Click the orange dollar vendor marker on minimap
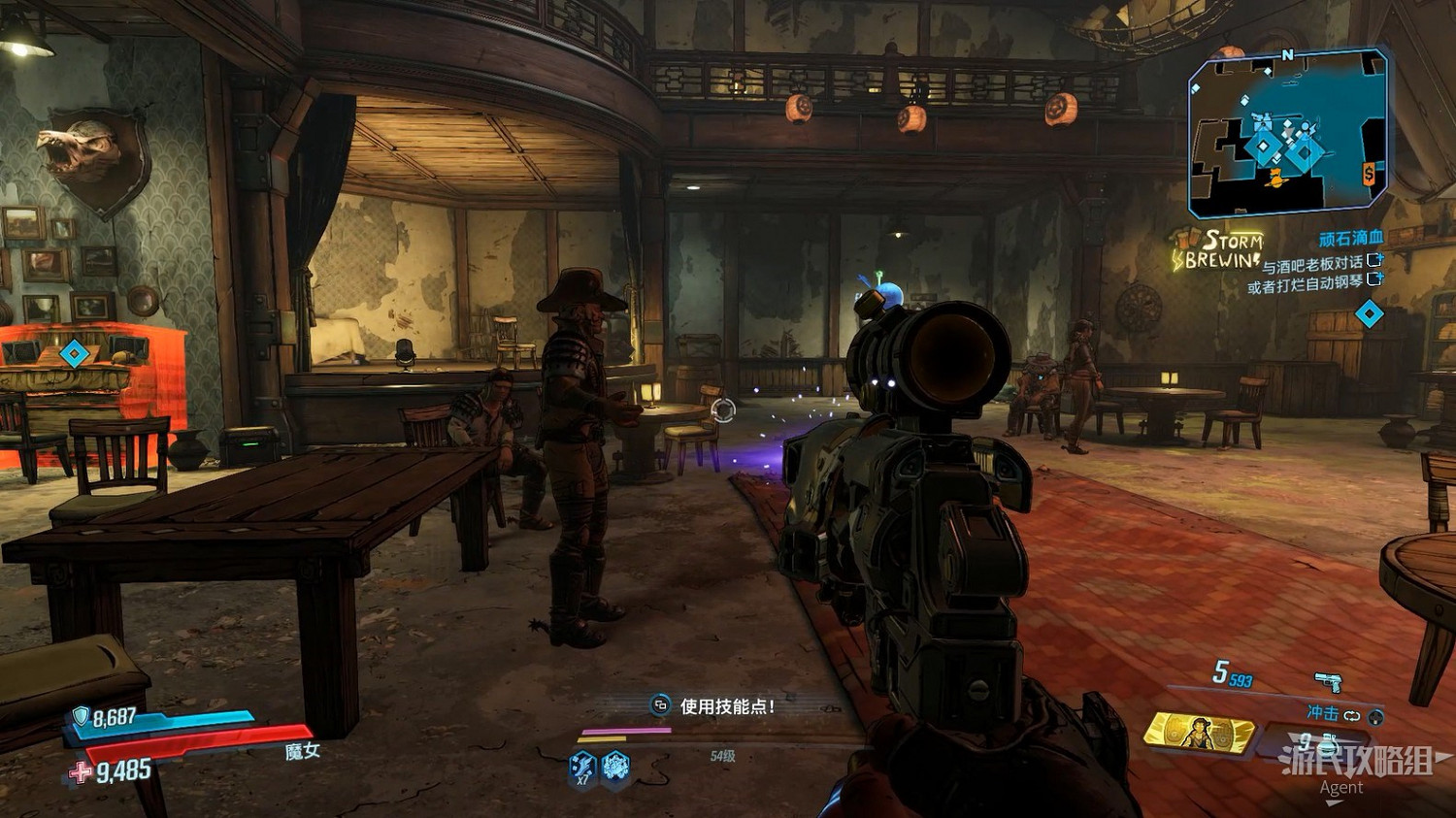 point(1368,175)
